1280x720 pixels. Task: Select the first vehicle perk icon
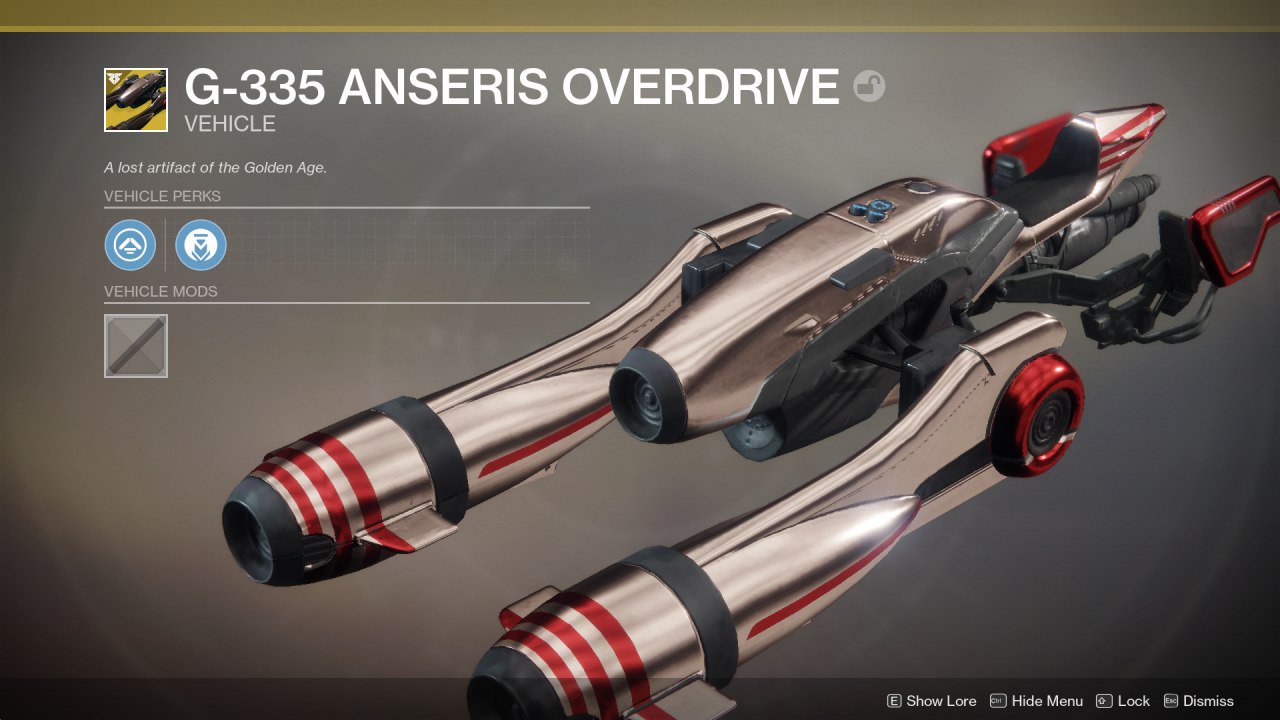pos(130,245)
